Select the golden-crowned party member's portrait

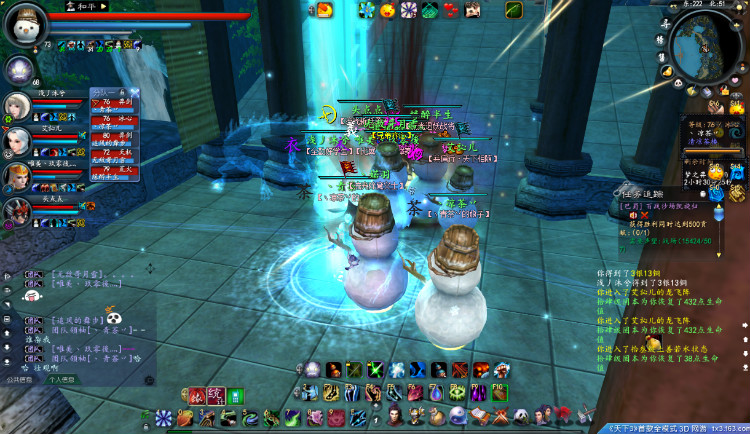tap(17, 177)
